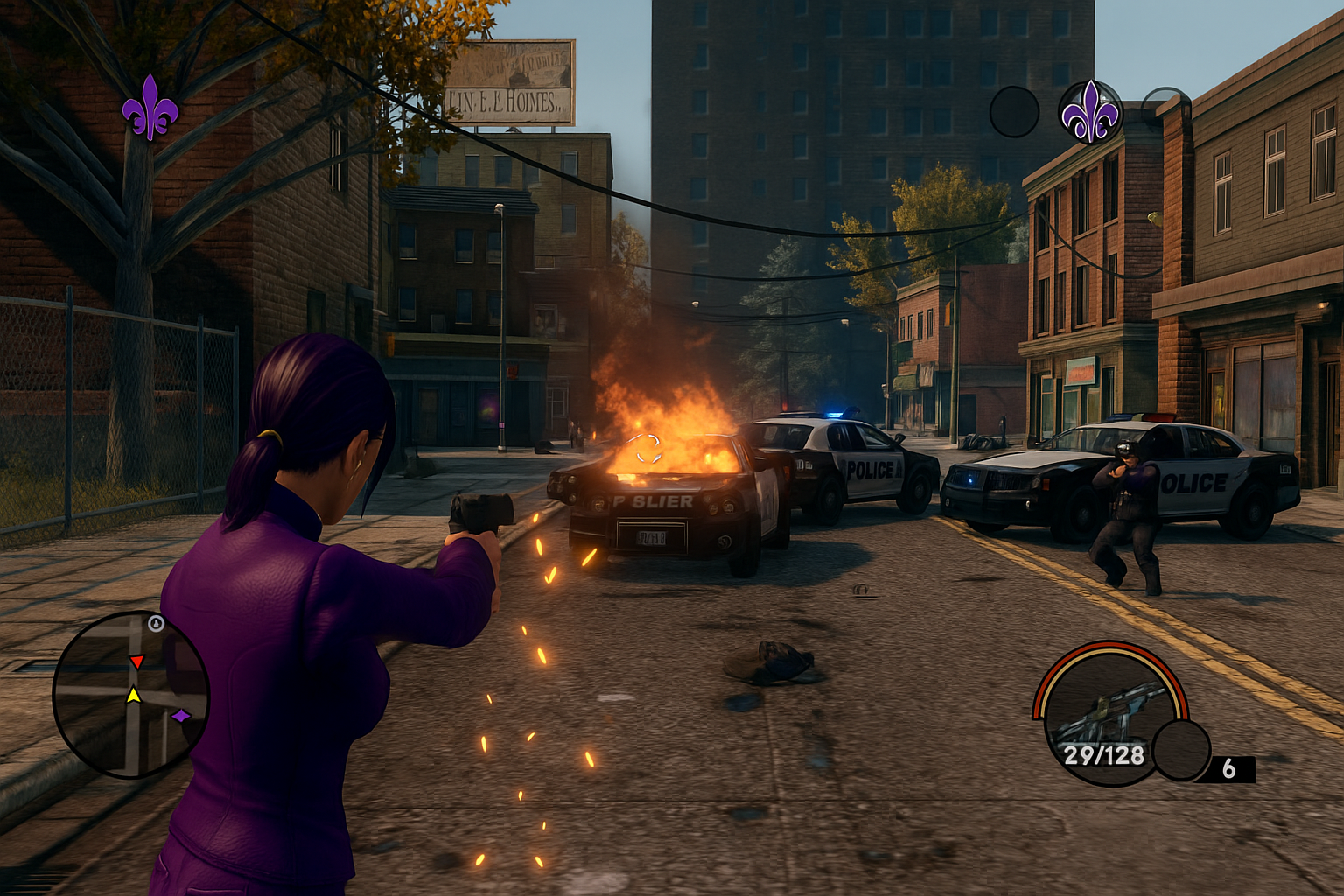The image size is (1344, 896).
Task: Click the small ring icon atop minimap
Action: point(157,623)
